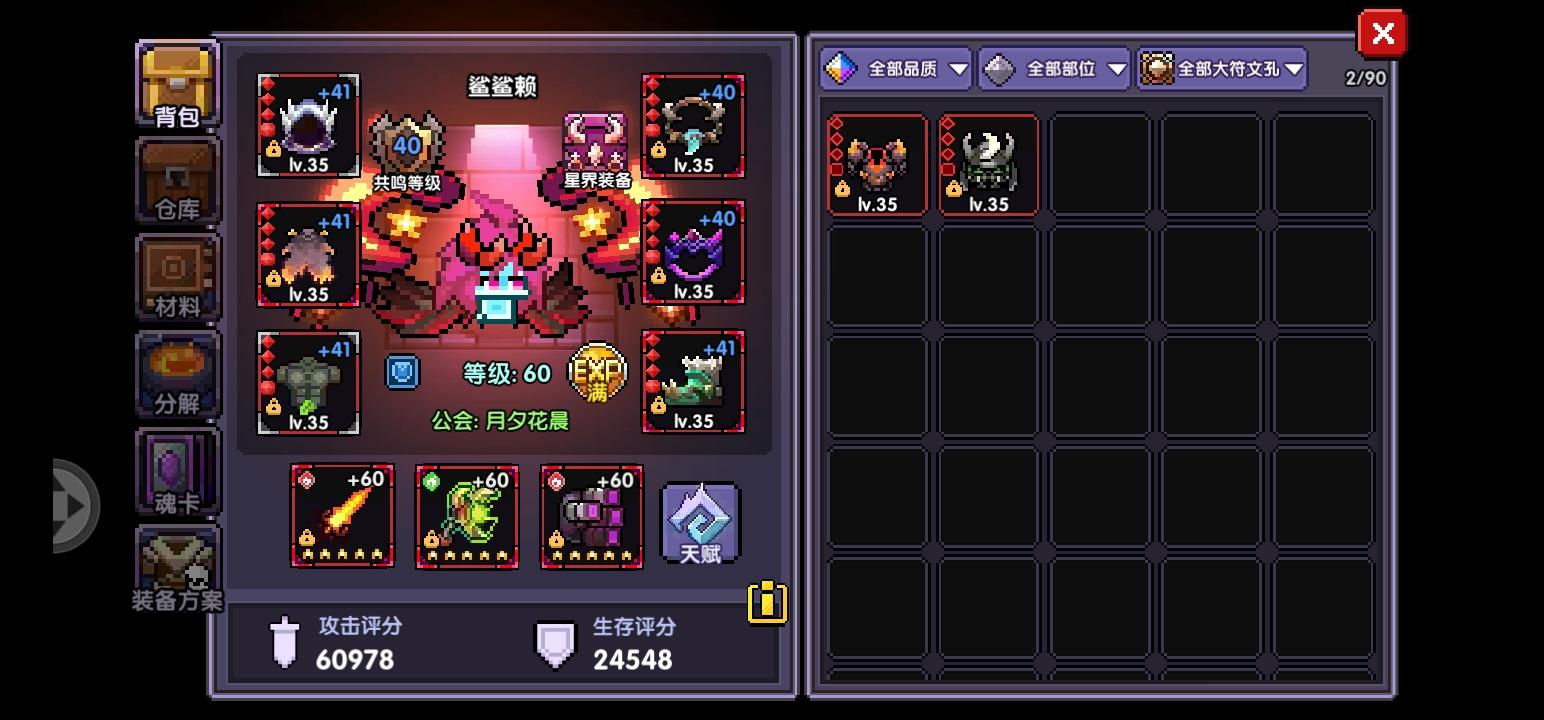Open the 仓库 warehouse panel
The height and width of the screenshot is (720, 1544).
pyautogui.click(x=177, y=181)
